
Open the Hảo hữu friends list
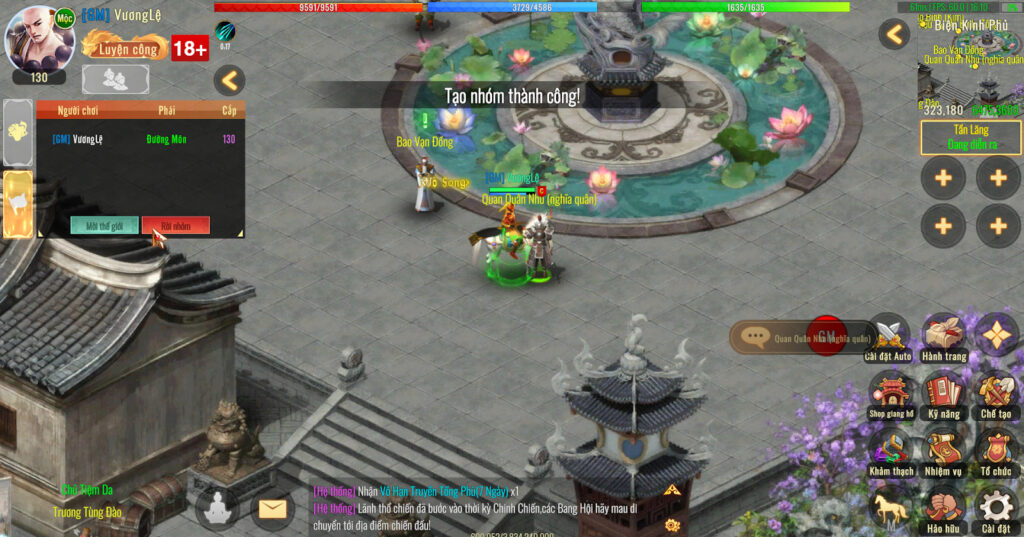coord(943,506)
